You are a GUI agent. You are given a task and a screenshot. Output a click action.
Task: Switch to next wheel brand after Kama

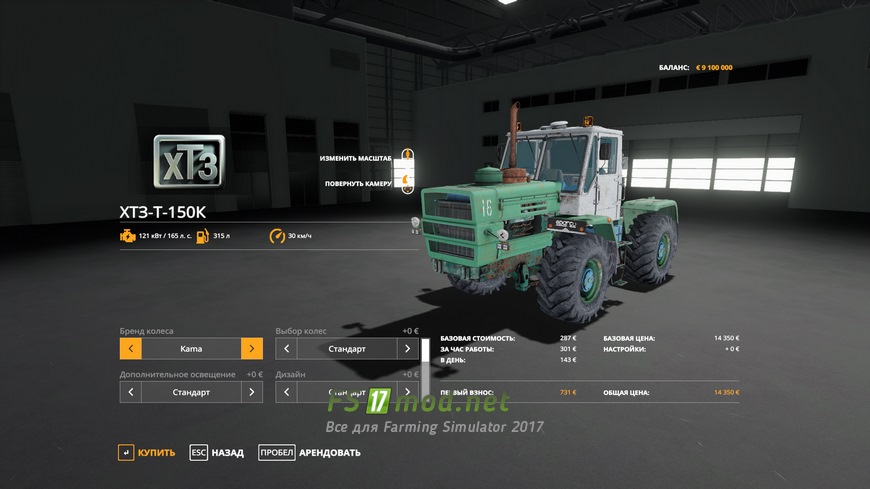pyautogui.click(x=252, y=349)
